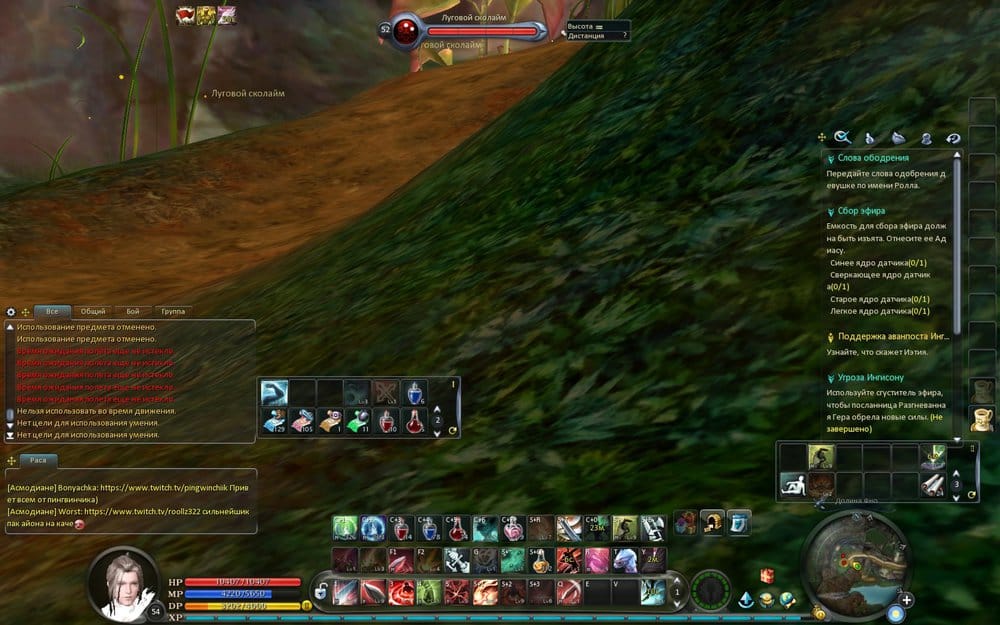1000x625 pixels.
Task: Use the blue mana potion with count 6
Action: pos(415,392)
